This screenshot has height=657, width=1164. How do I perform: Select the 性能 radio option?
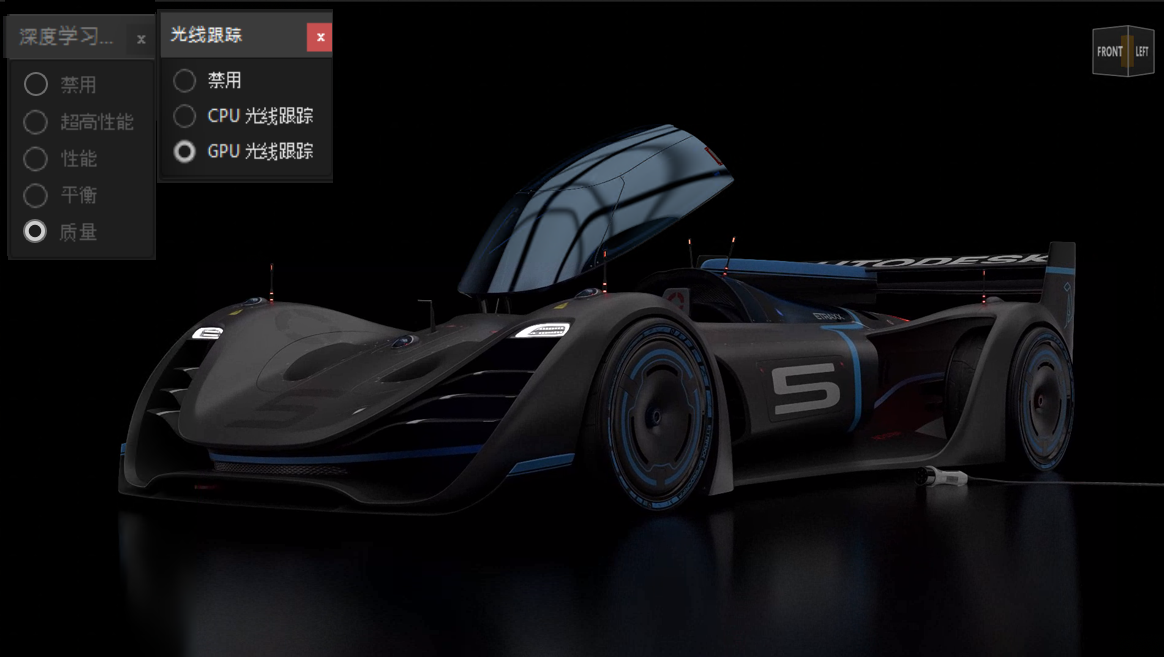tap(36, 159)
